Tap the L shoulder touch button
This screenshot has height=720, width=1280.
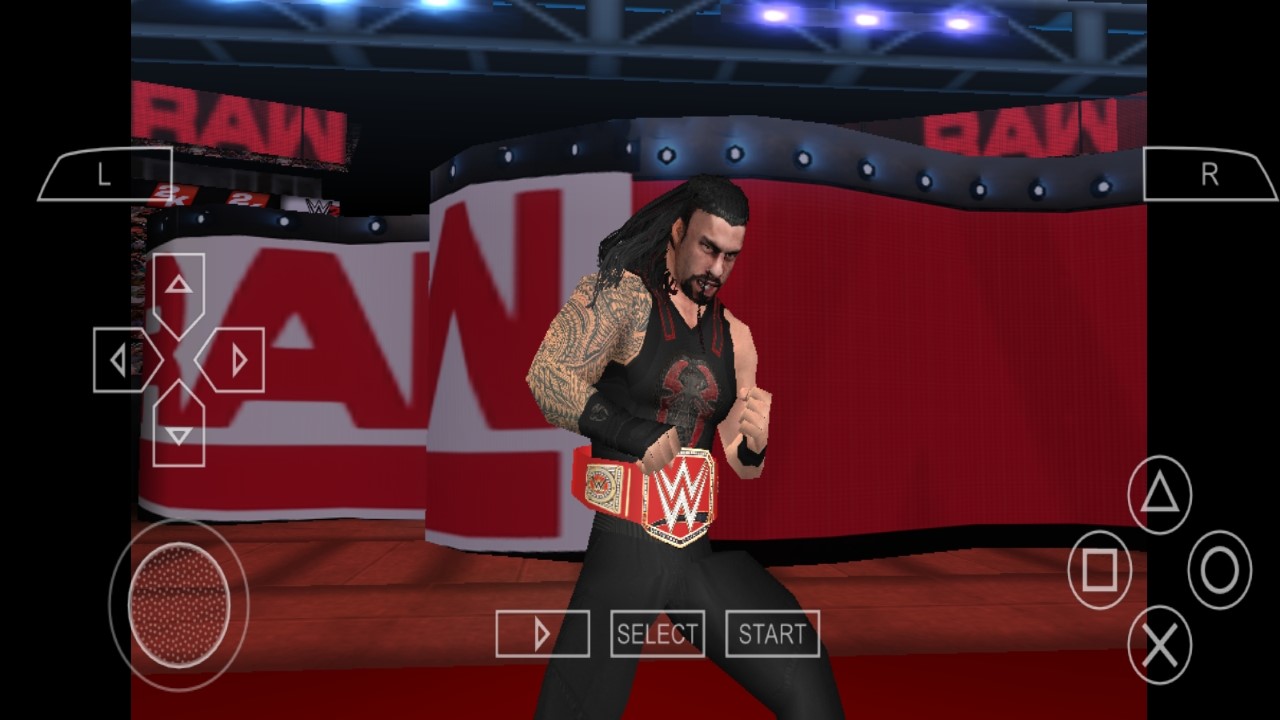[104, 175]
